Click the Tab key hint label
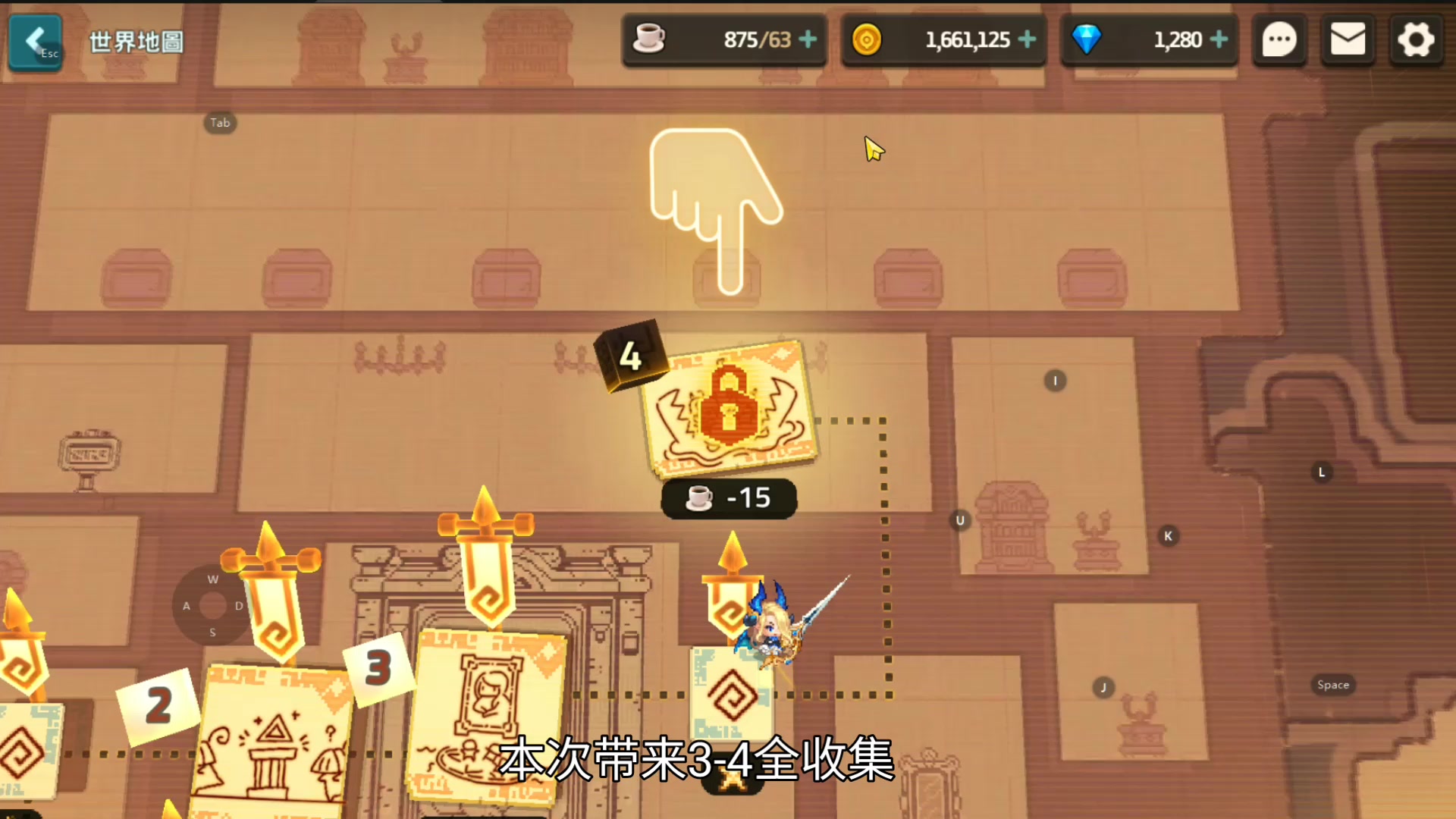Image resolution: width=1456 pixels, height=819 pixels. 220,122
